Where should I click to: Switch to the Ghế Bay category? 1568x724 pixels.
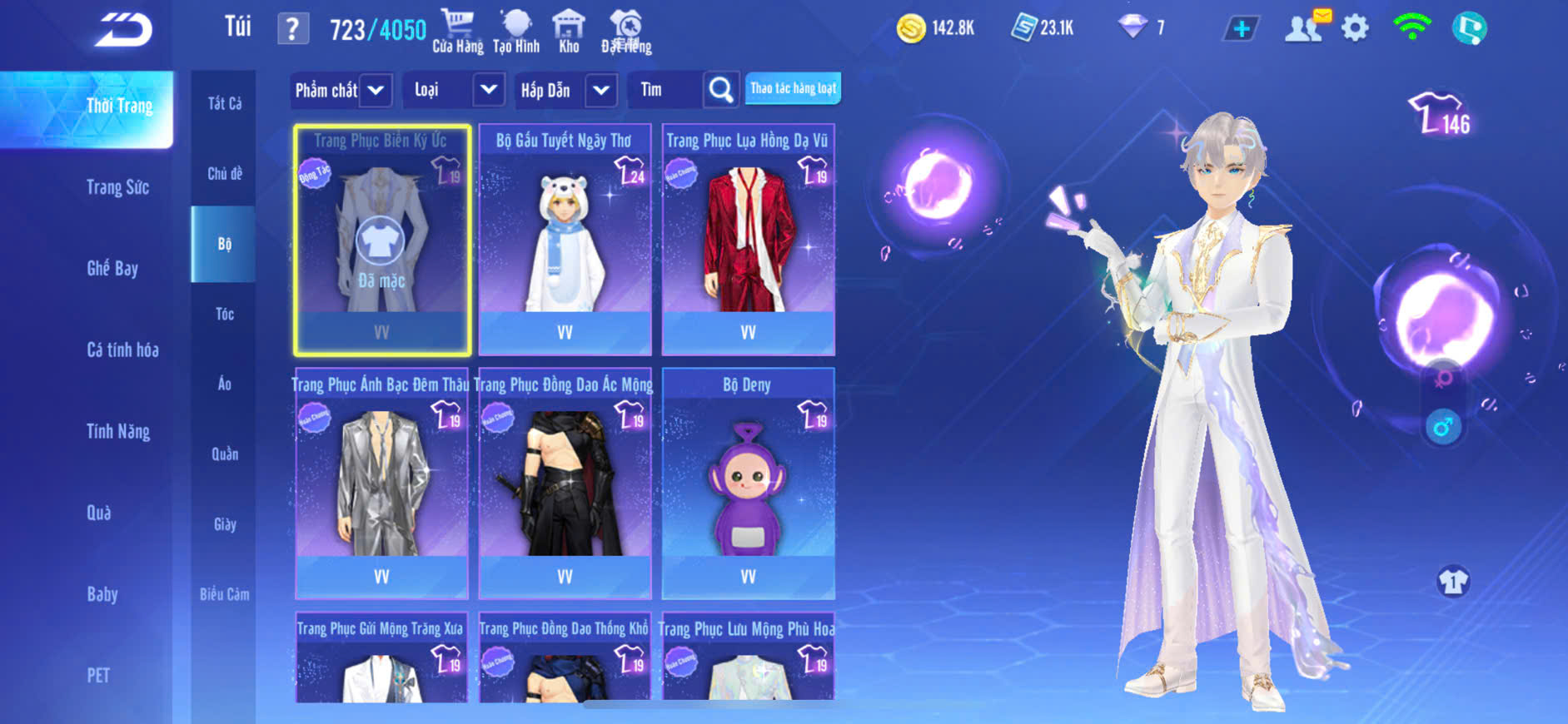point(112,268)
